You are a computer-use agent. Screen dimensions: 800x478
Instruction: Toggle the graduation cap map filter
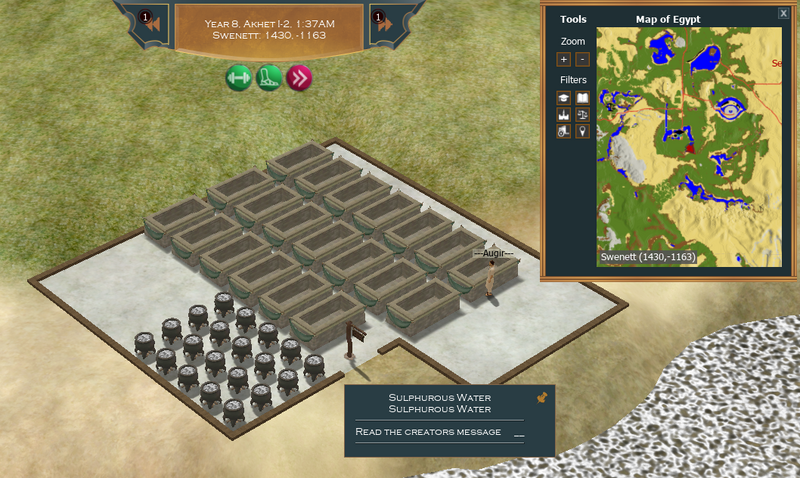point(564,98)
